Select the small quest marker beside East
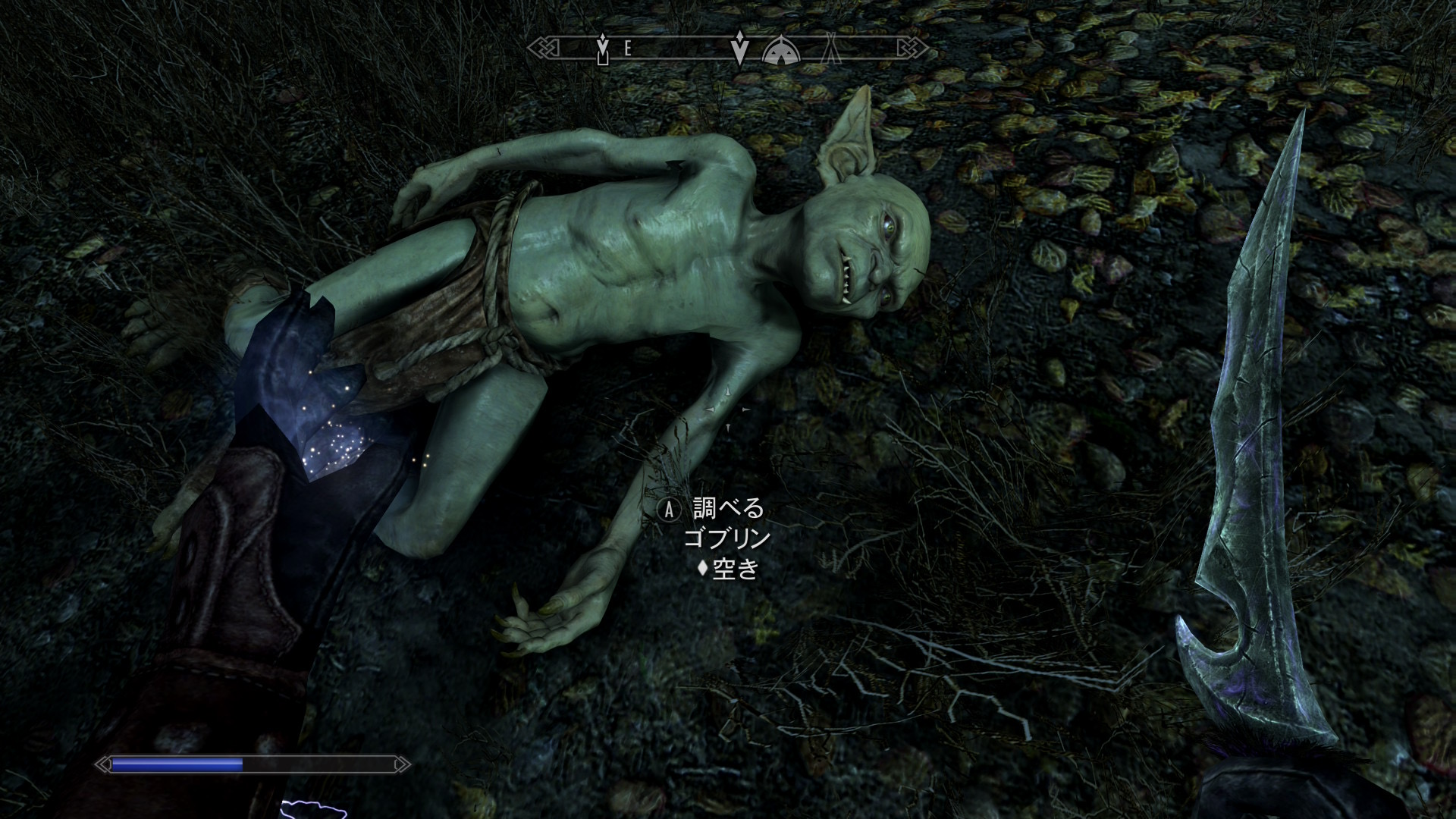This screenshot has width=1456, height=819. click(x=603, y=50)
